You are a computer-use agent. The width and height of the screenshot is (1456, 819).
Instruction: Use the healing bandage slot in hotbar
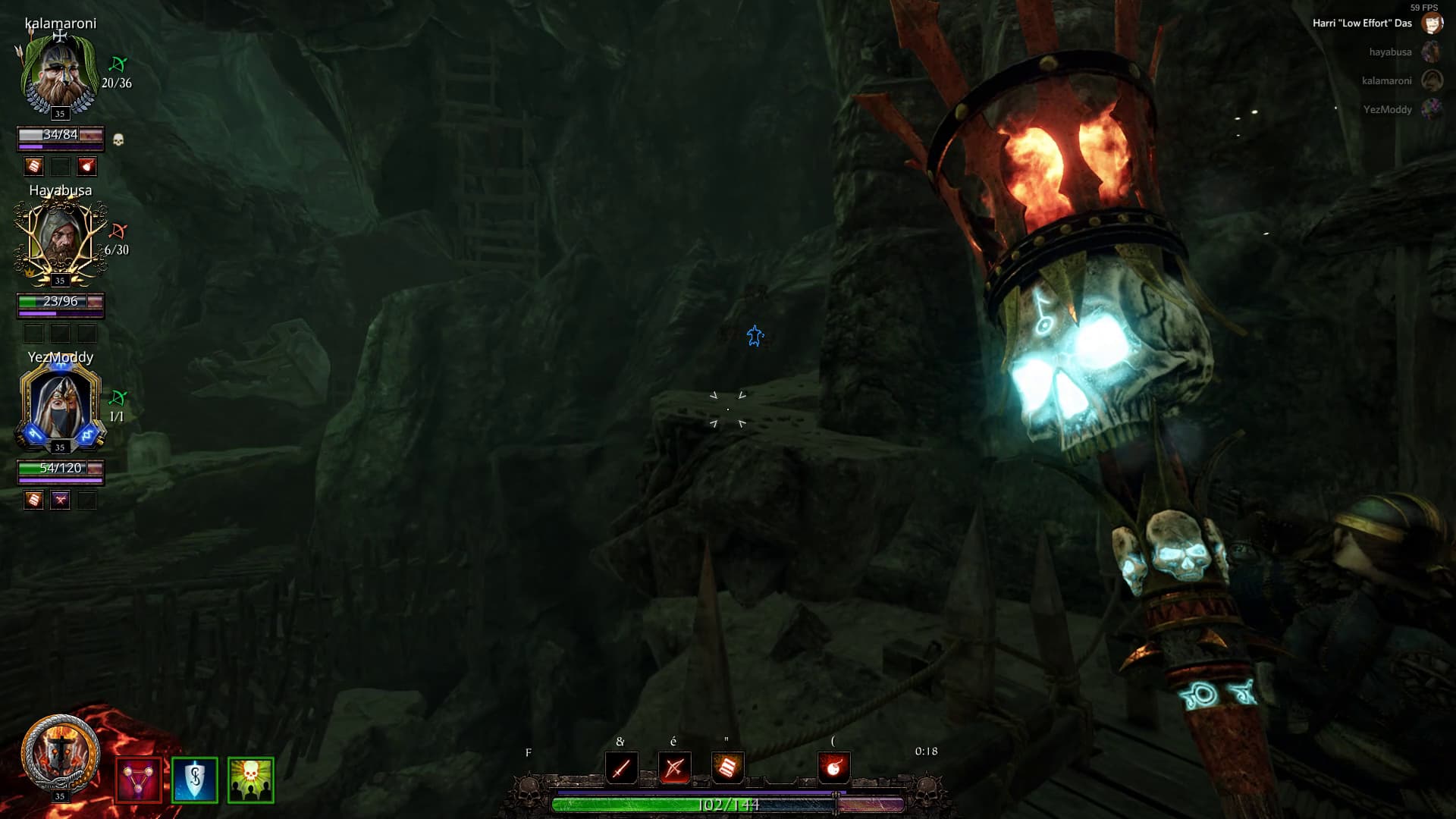click(727, 768)
